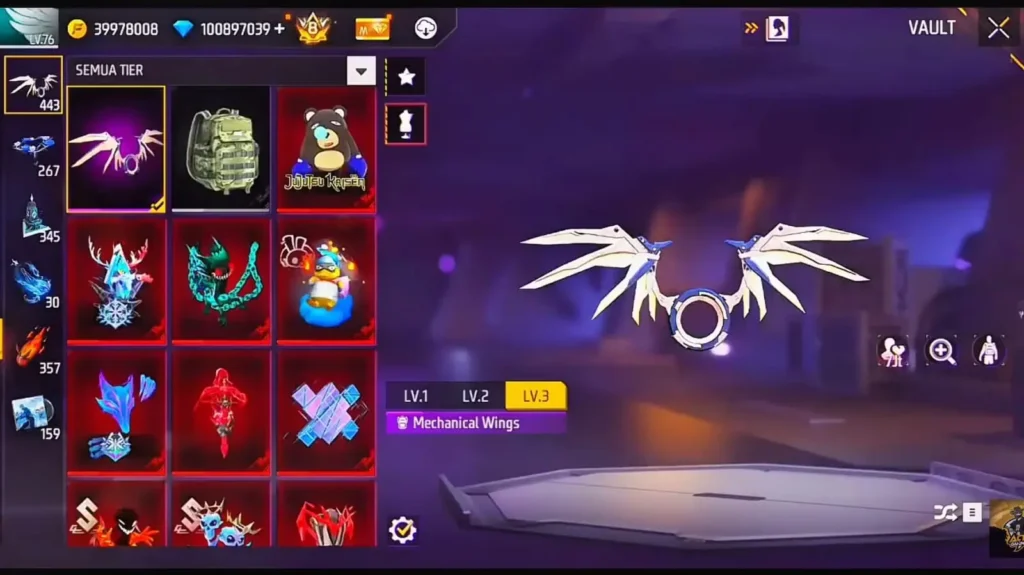
Task: Add diamonds with the plus button
Action: pos(279,29)
